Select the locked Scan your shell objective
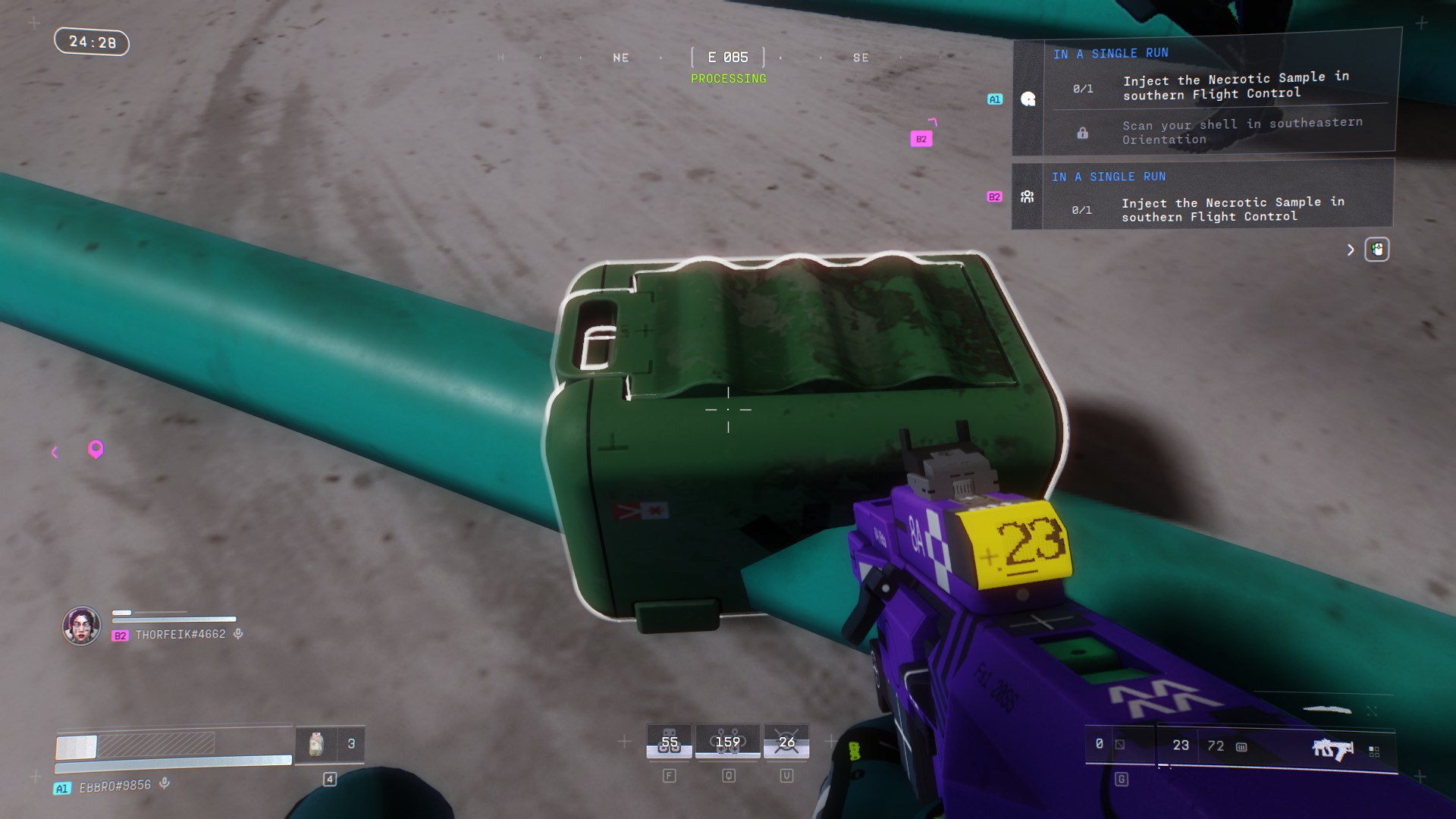This screenshot has width=1456, height=819. (x=1241, y=131)
